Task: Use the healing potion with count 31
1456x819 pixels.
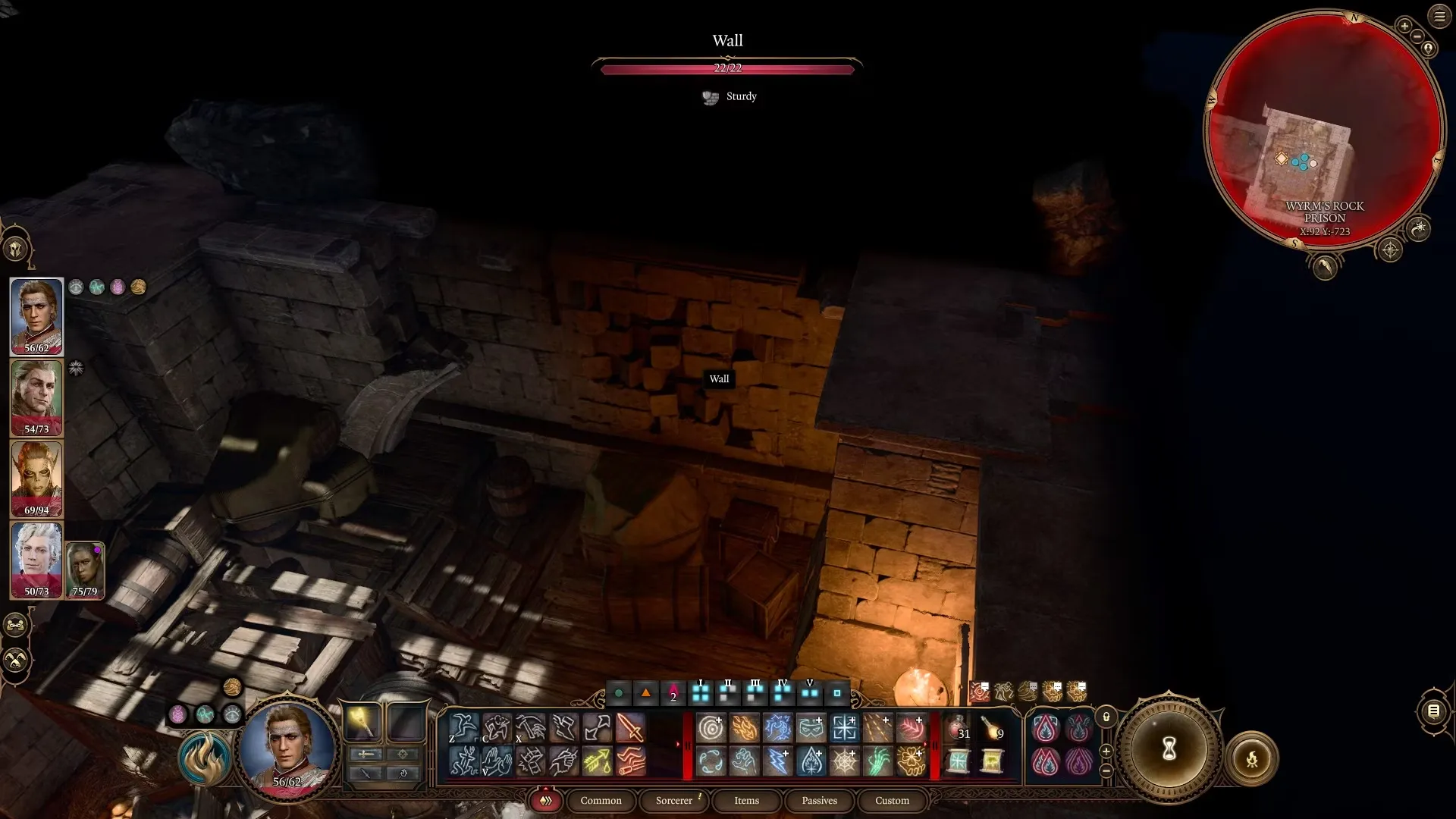Action: 958,728
